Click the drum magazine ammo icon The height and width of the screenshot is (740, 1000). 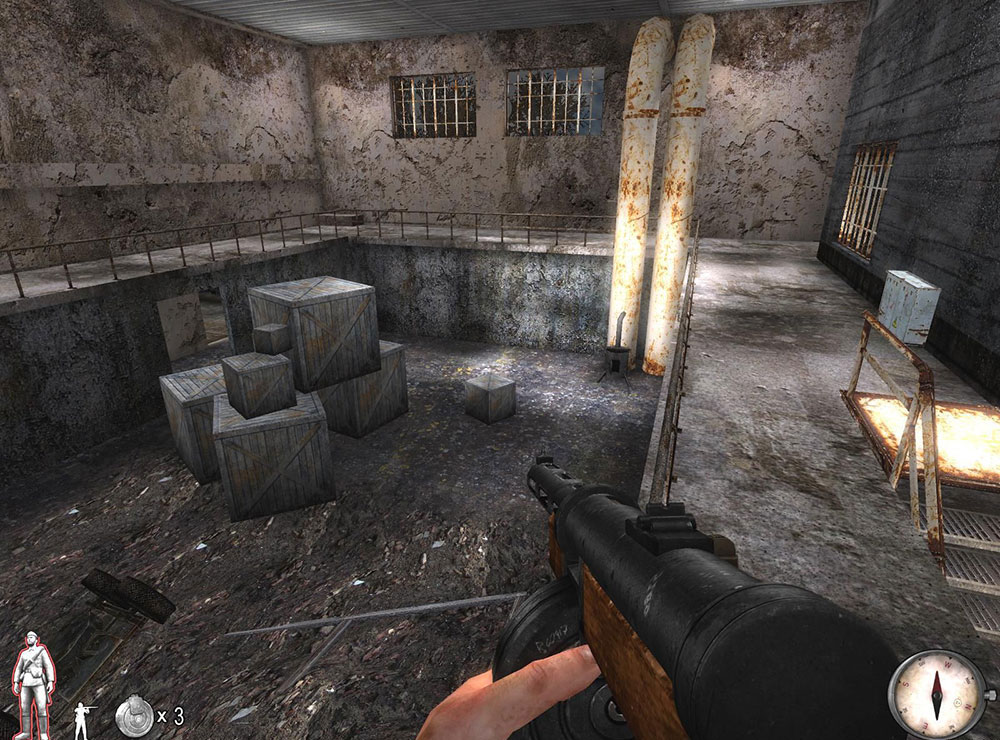[133, 715]
